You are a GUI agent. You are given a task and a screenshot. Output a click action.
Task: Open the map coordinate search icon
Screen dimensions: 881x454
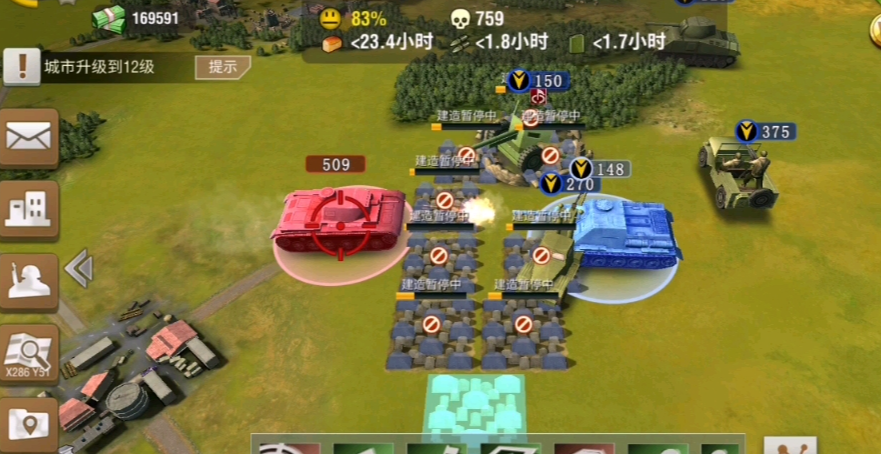coord(28,353)
